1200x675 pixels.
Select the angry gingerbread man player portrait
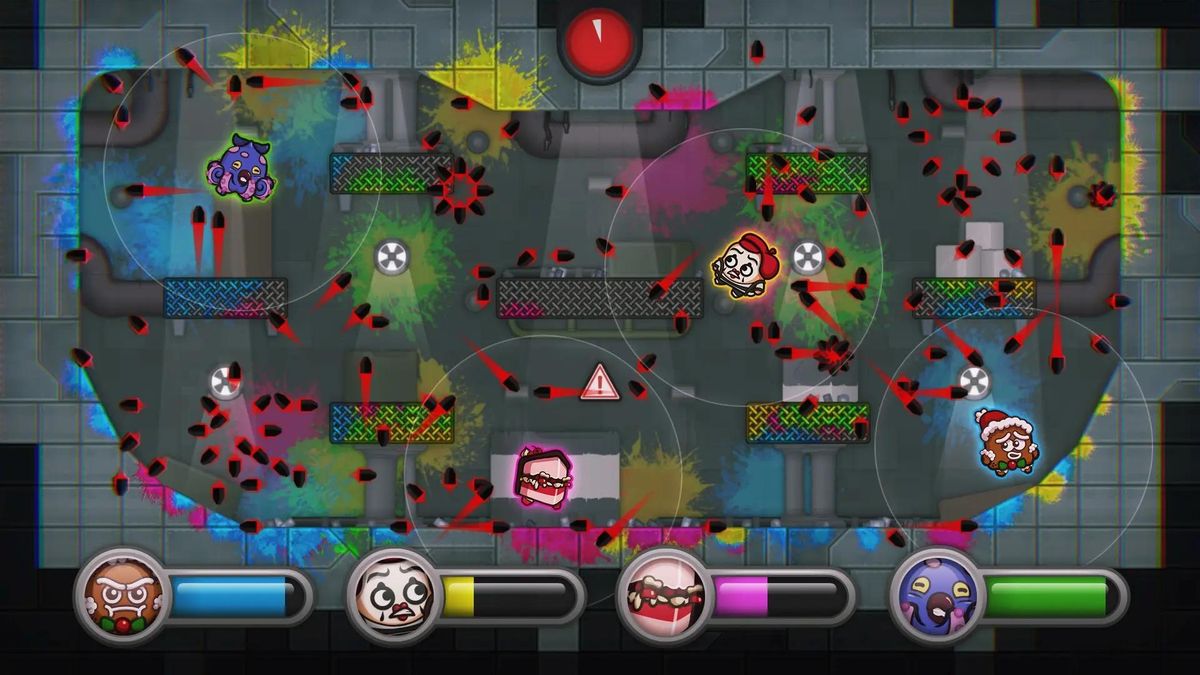[x=122, y=596]
